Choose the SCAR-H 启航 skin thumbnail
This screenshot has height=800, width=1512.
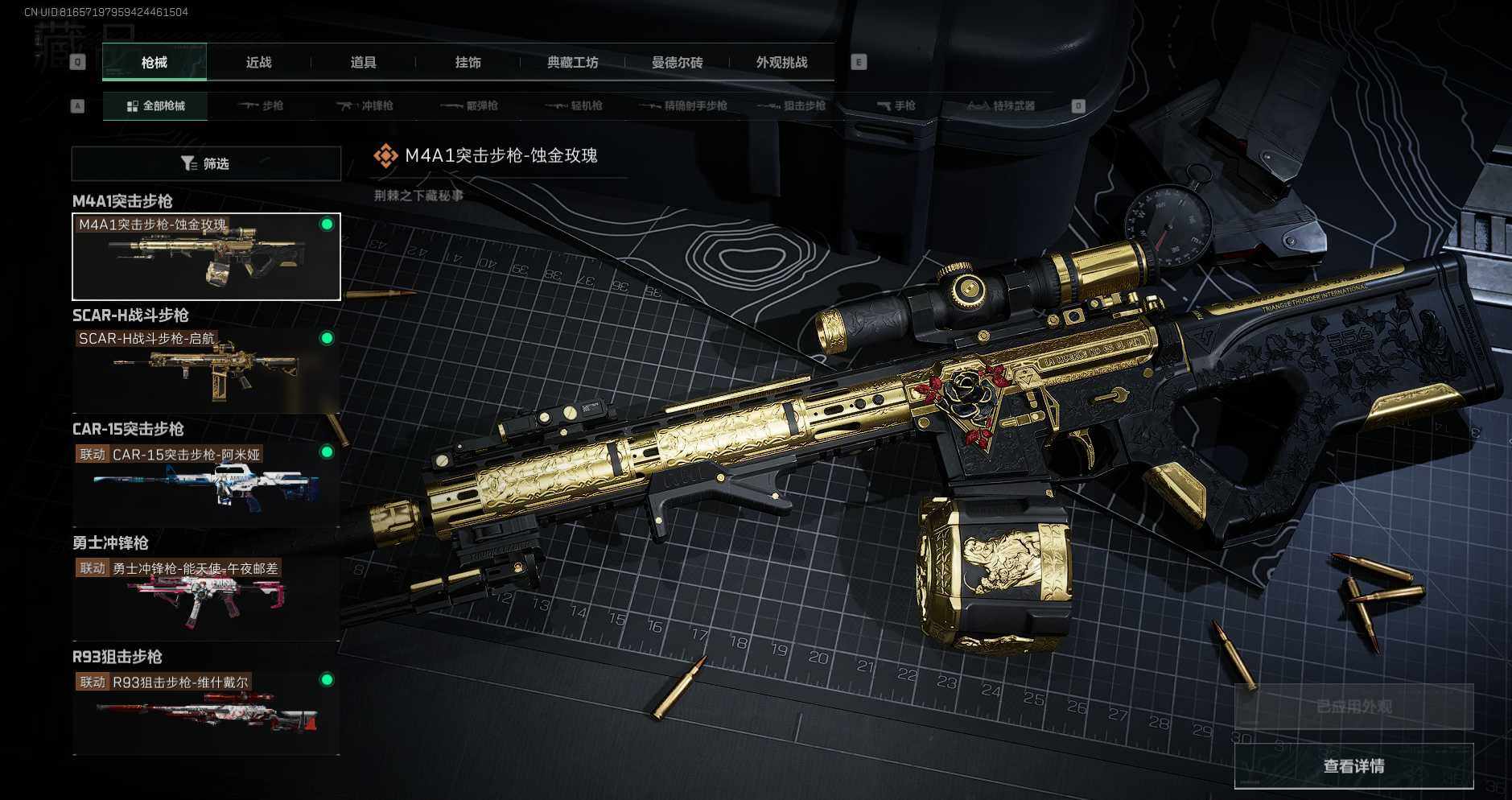pos(206,370)
